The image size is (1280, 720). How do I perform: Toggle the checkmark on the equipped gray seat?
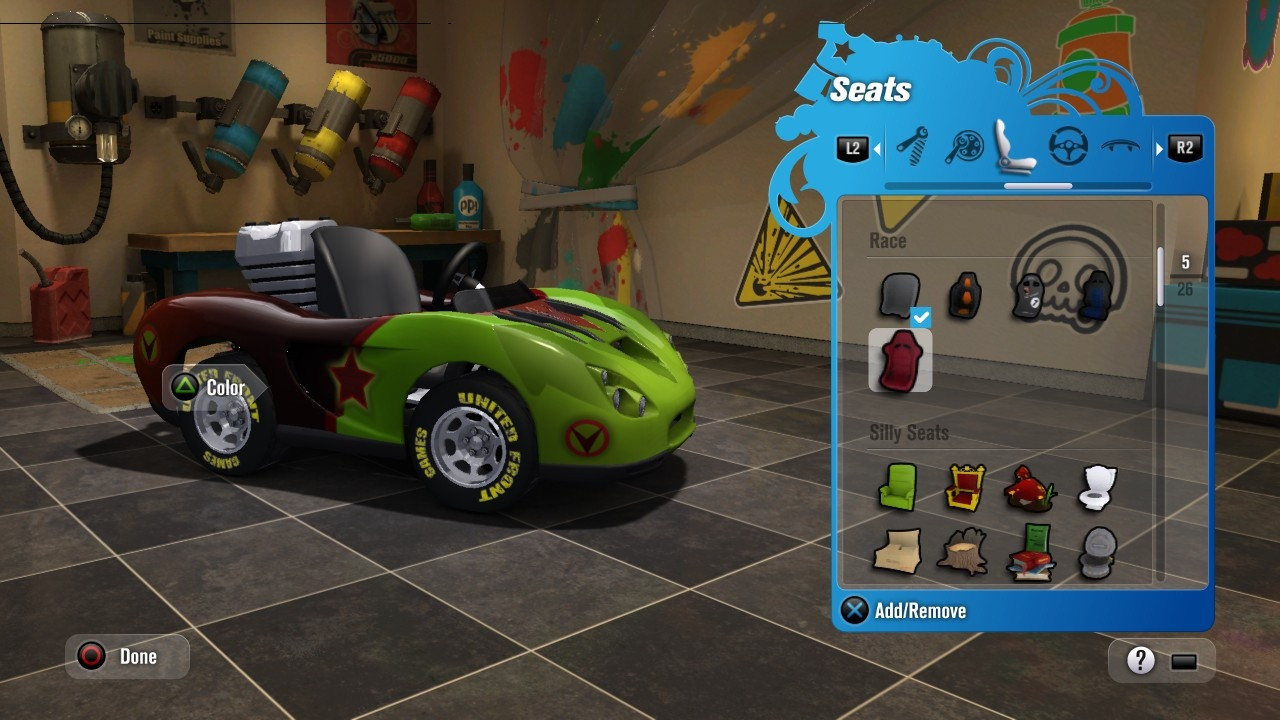click(919, 317)
